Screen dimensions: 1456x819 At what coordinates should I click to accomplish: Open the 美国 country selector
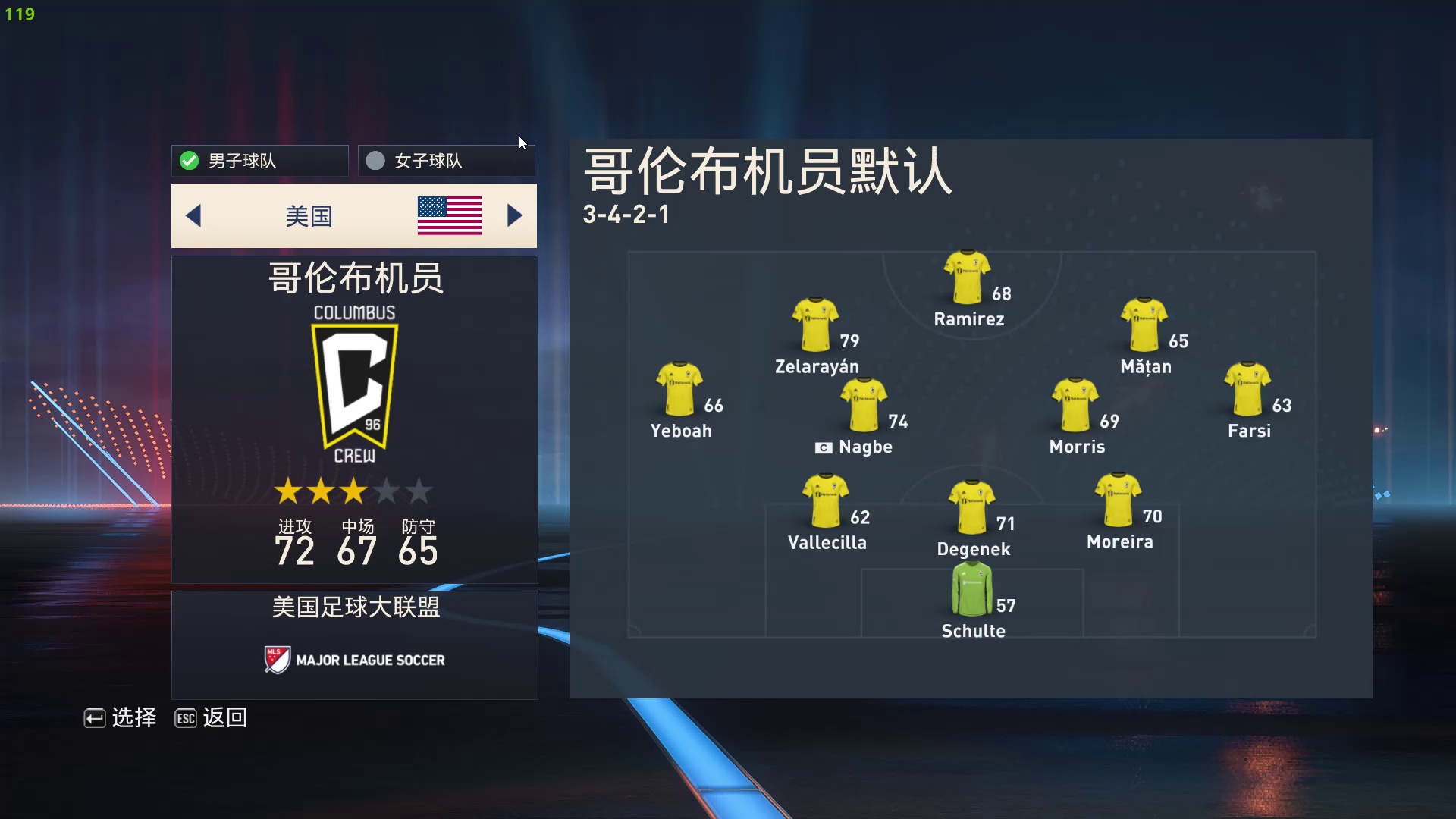(x=309, y=215)
